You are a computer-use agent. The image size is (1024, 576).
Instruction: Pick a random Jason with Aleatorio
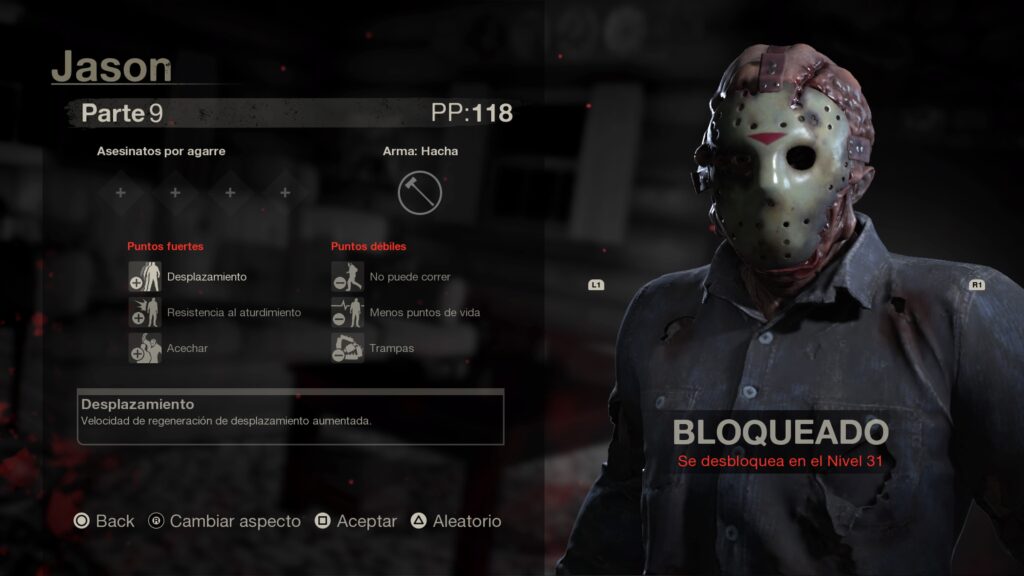456,521
